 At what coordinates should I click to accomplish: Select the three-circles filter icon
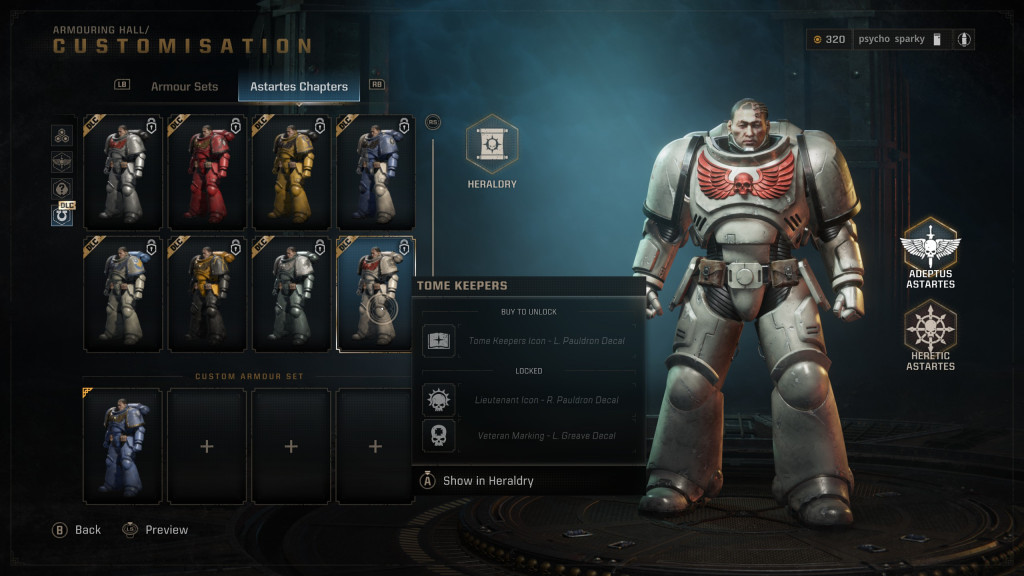coord(62,135)
